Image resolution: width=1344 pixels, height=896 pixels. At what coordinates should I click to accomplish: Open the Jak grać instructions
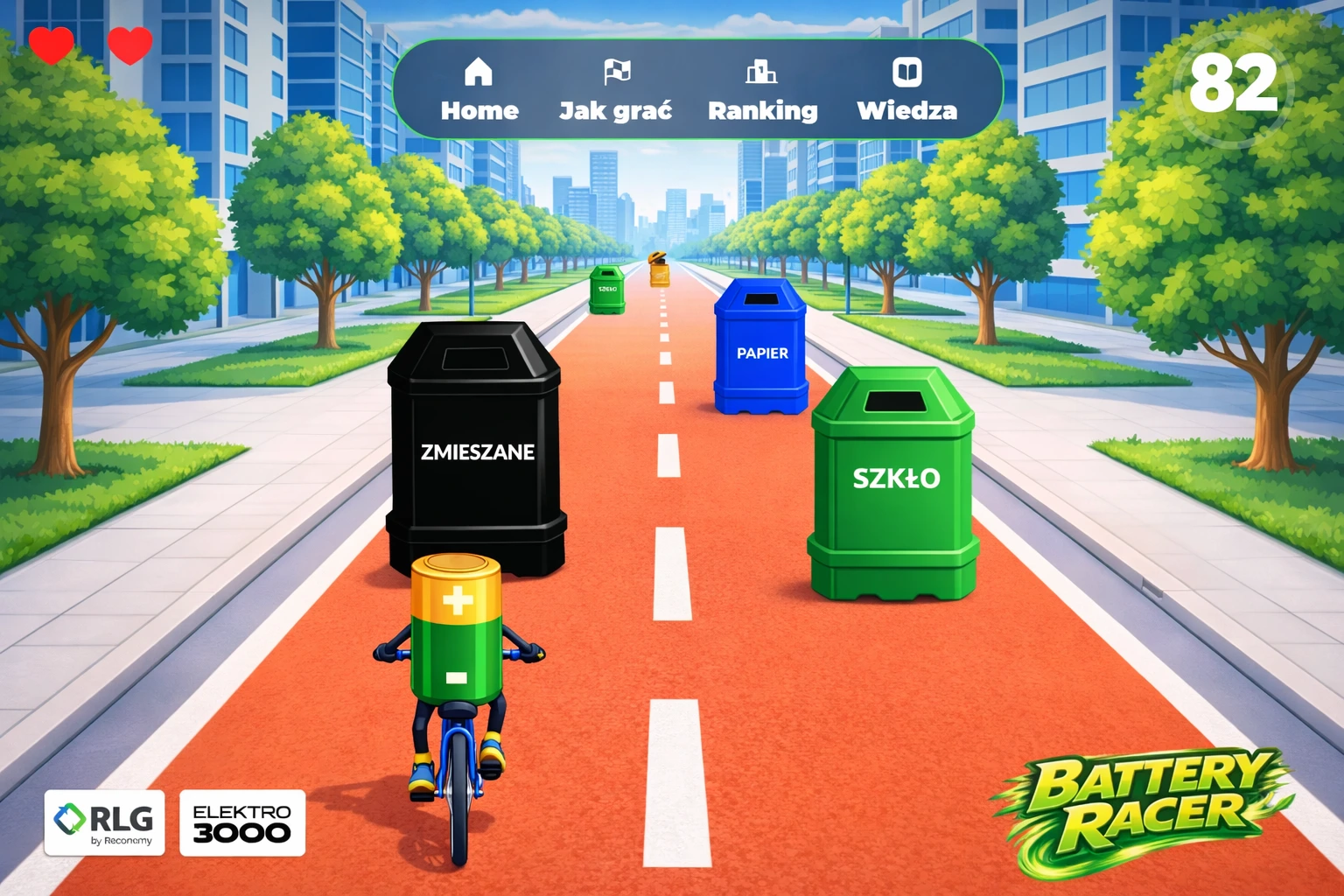coord(615,90)
